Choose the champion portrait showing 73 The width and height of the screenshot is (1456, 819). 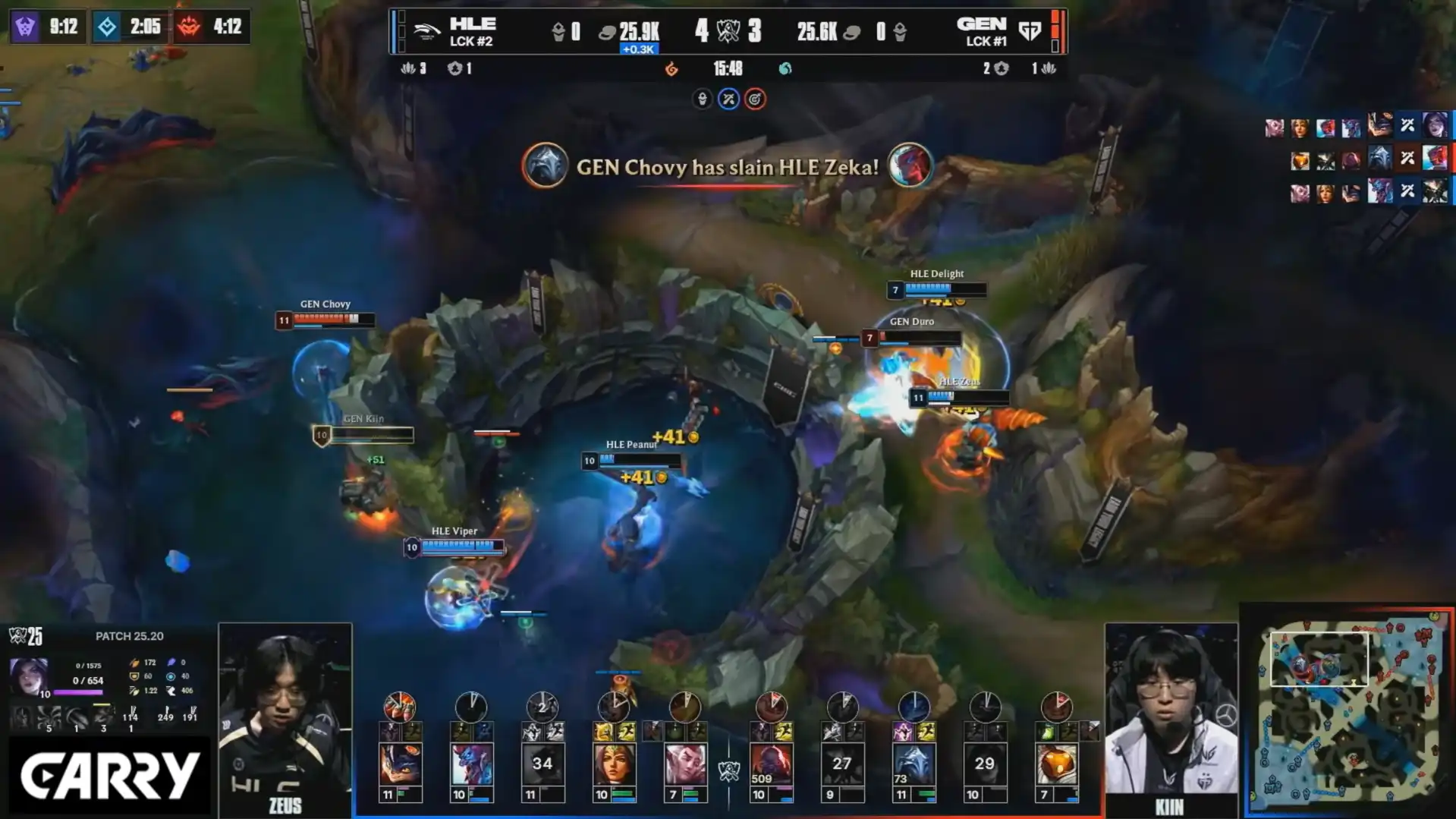click(914, 764)
